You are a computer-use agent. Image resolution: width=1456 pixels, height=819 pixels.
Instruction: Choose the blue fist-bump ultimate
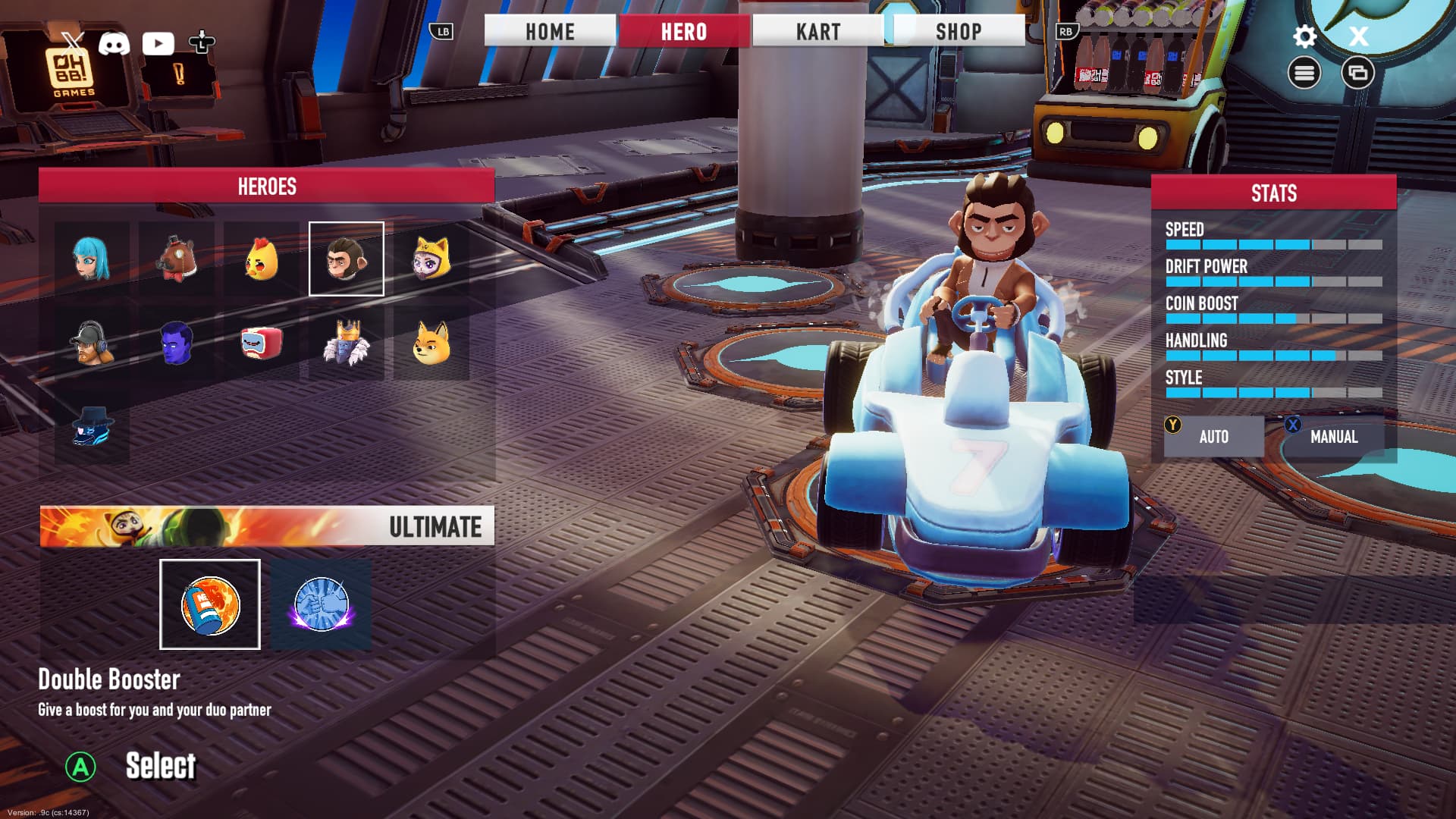coord(321,604)
